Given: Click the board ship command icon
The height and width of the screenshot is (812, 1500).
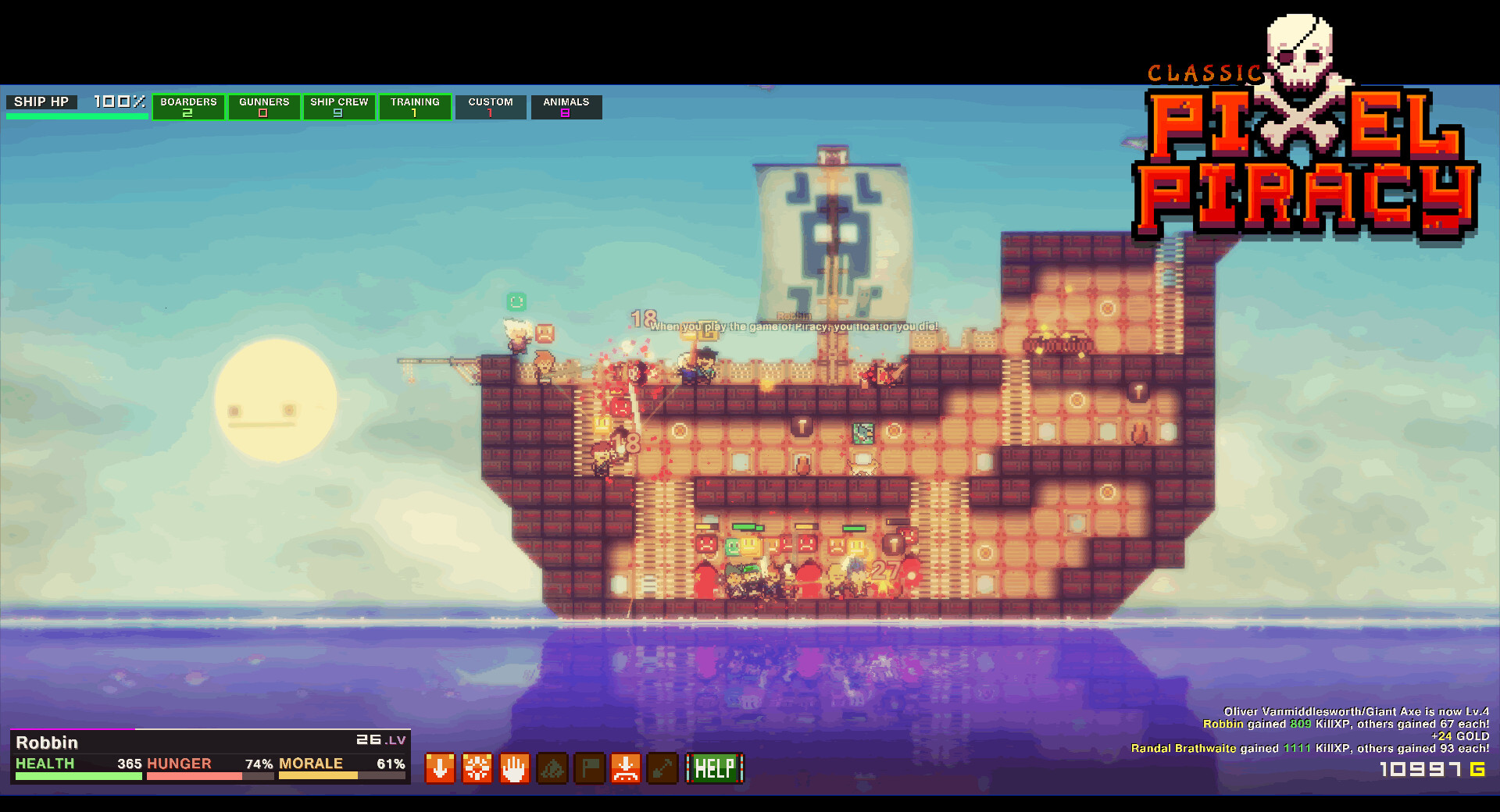Looking at the screenshot, I should (627, 769).
